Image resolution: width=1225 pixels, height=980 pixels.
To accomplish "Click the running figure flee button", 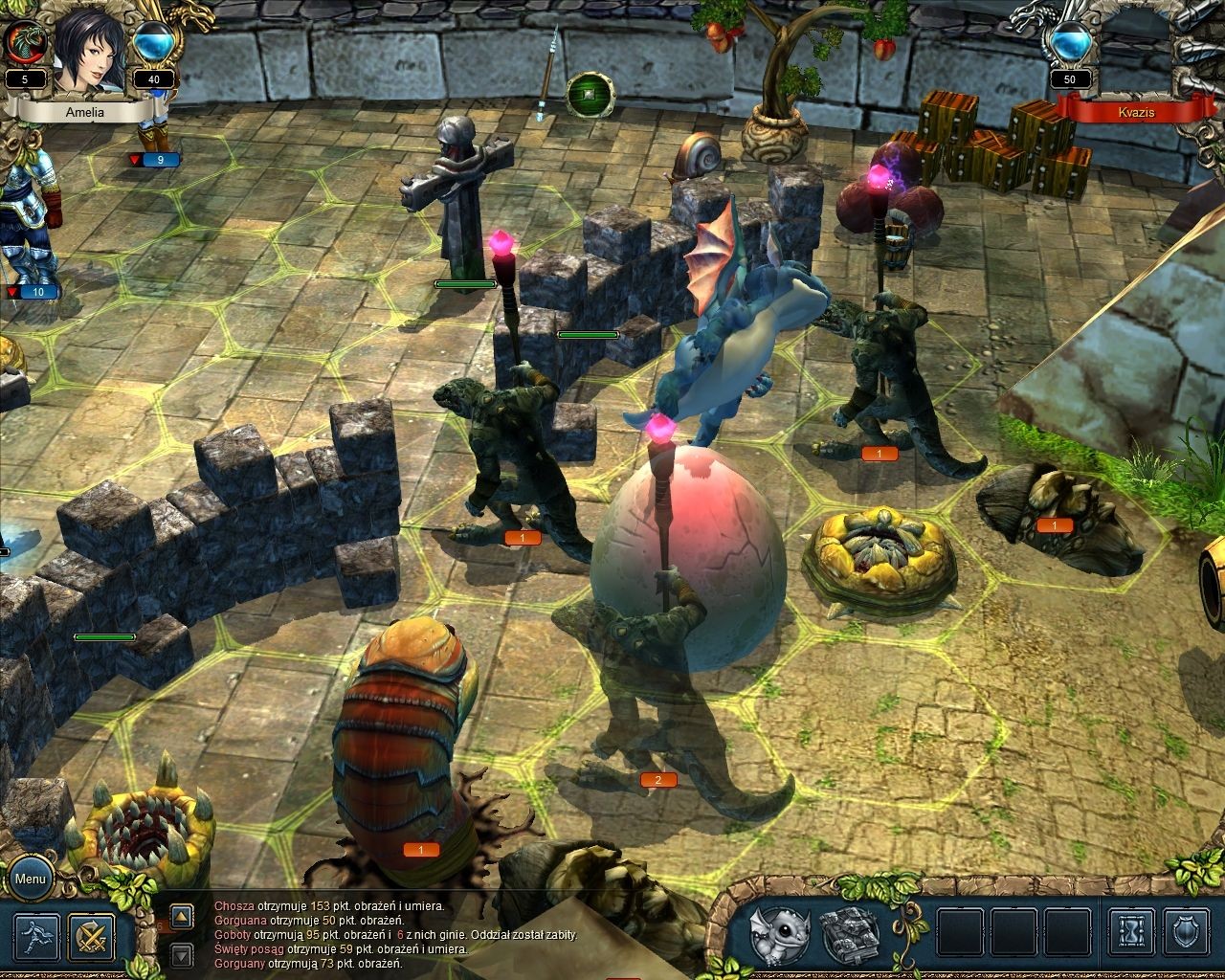I will pos(37,937).
